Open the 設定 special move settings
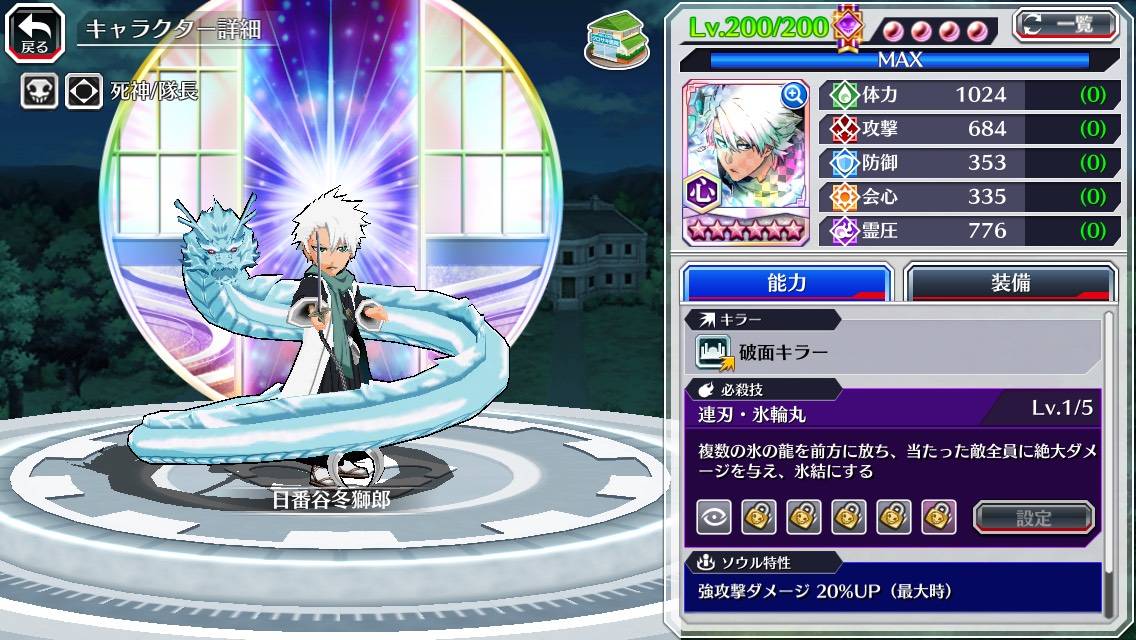Viewport: 1136px width, 640px height. 1033,517
